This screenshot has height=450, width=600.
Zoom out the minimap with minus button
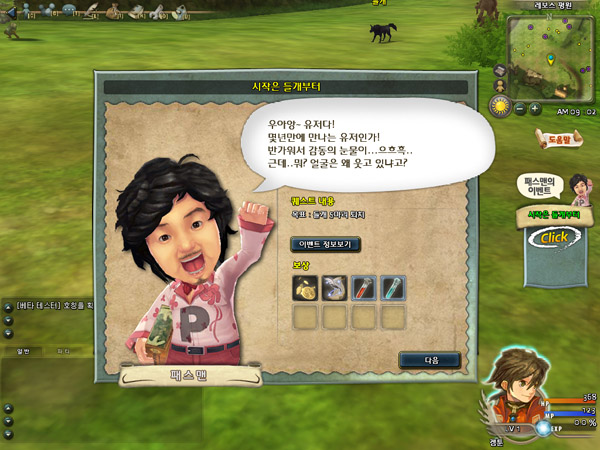click(x=520, y=107)
